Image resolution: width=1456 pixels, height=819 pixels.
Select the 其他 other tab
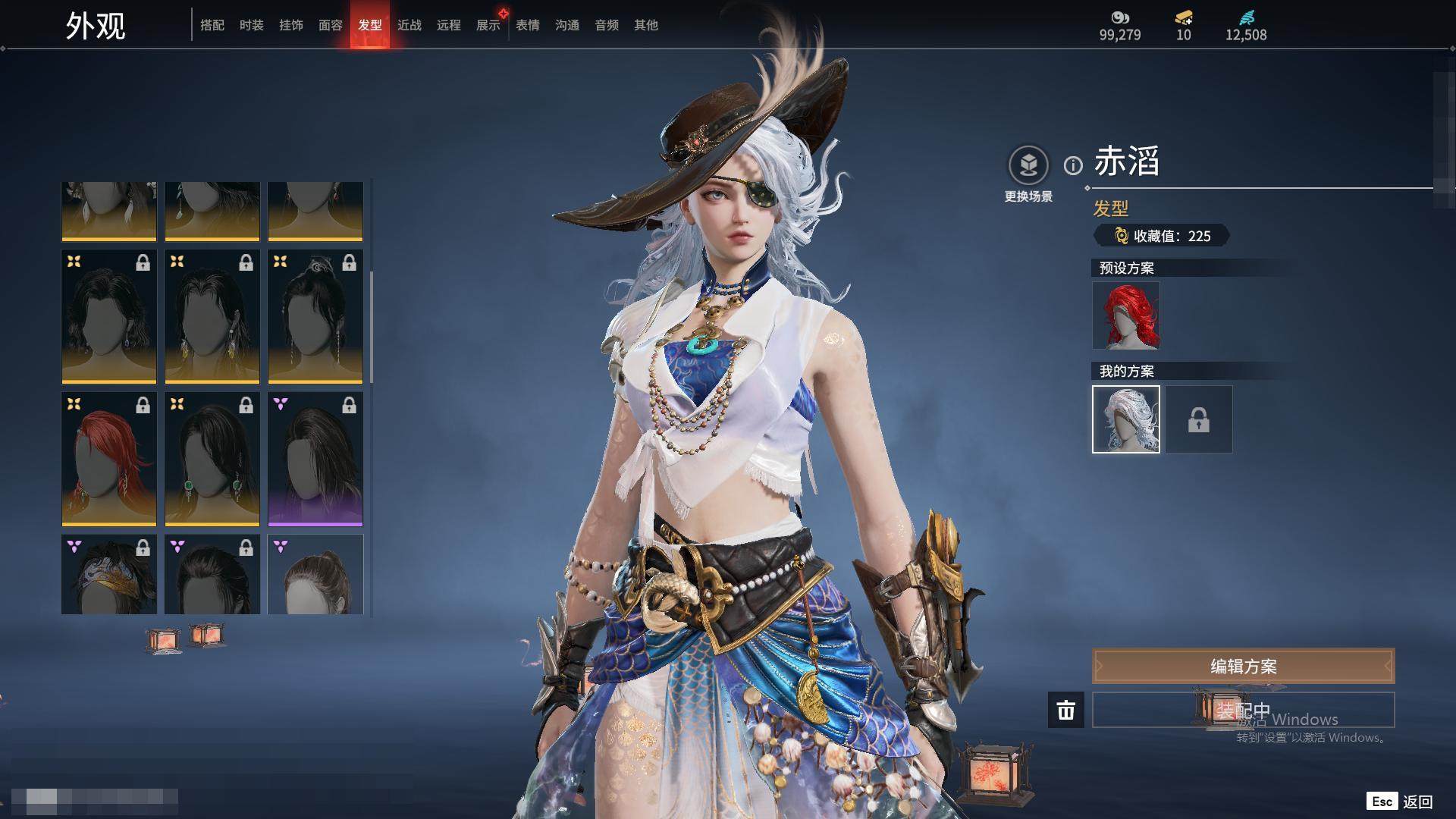pyautogui.click(x=646, y=25)
